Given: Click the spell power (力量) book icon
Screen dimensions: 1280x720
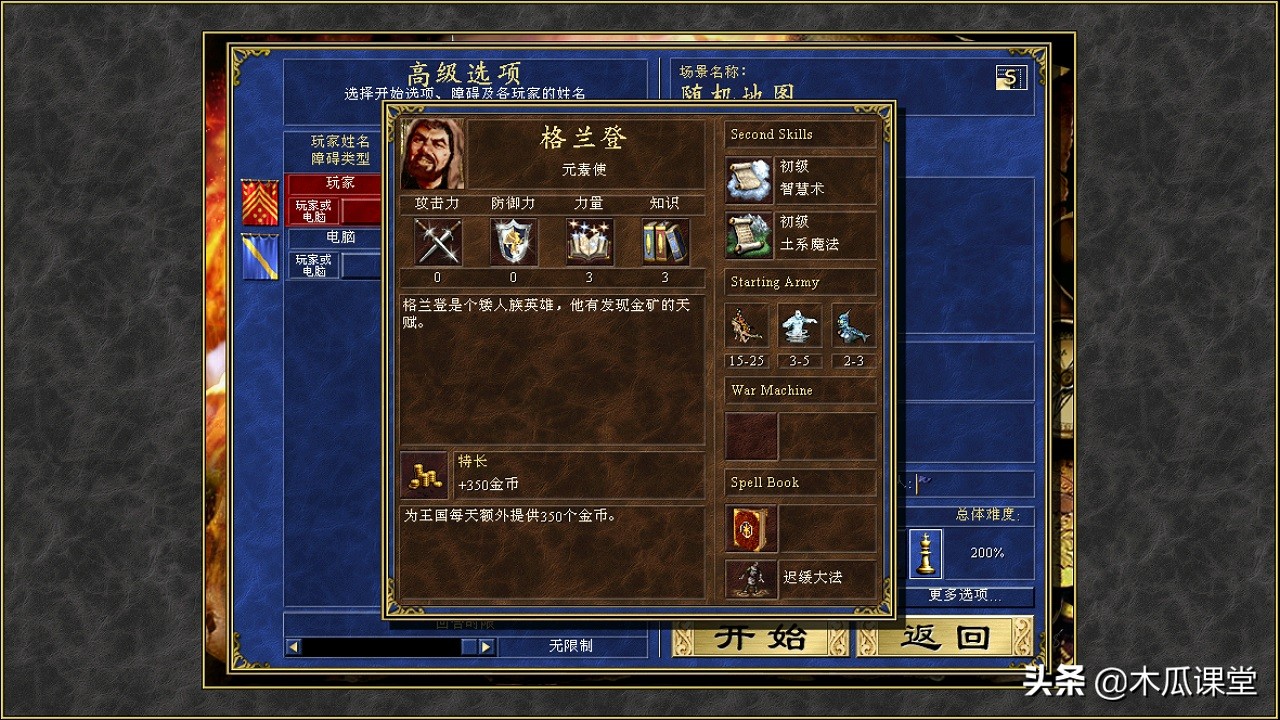Looking at the screenshot, I should pyautogui.click(x=589, y=241).
